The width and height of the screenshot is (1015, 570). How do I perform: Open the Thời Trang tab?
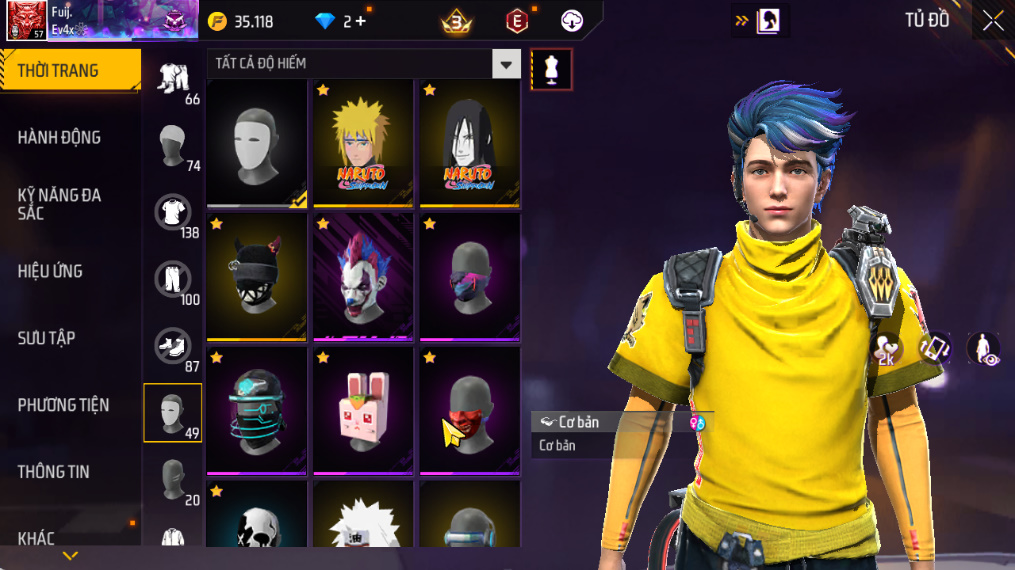click(x=68, y=71)
